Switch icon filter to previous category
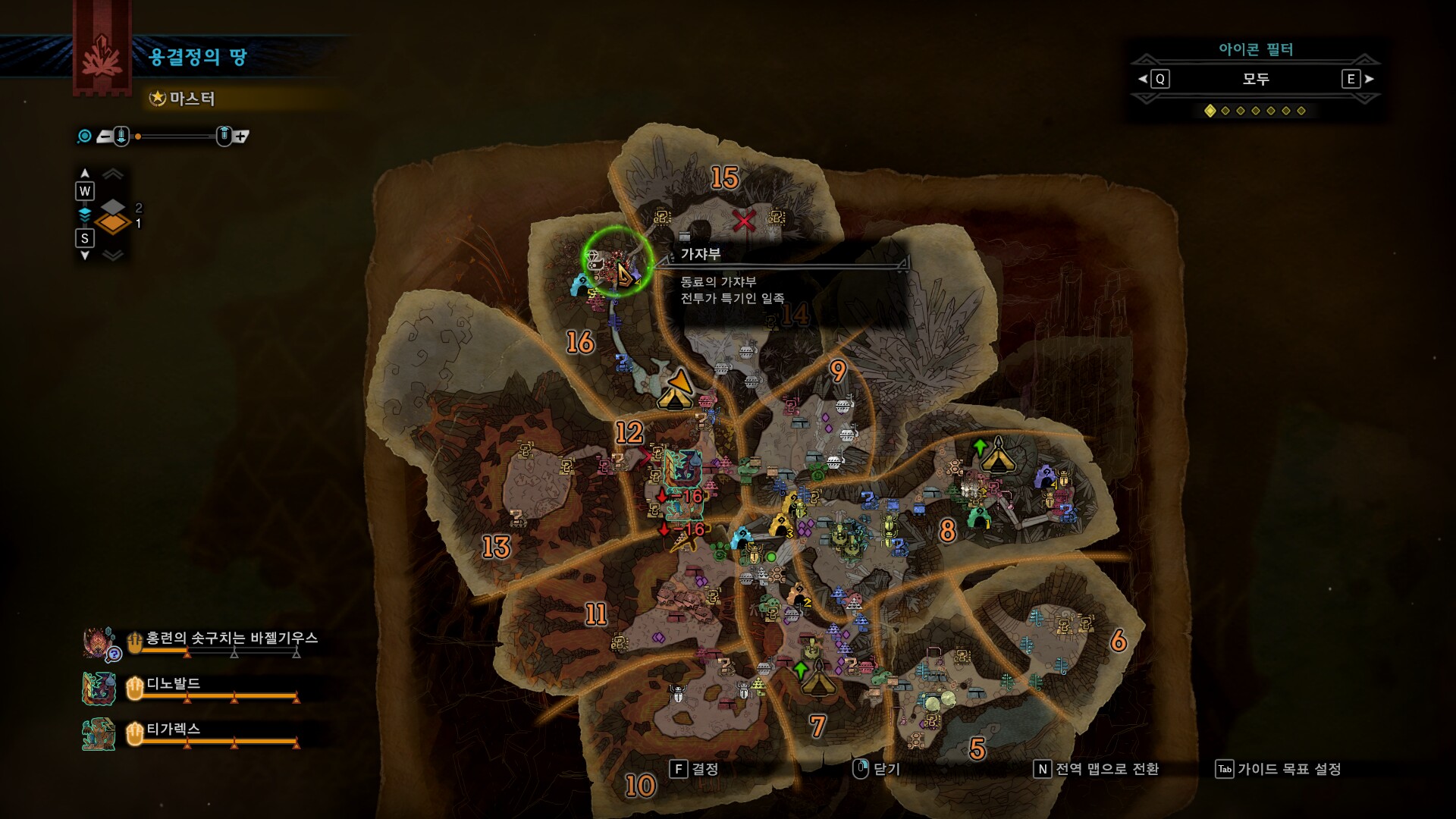The height and width of the screenshot is (819, 1456). pos(1154,79)
